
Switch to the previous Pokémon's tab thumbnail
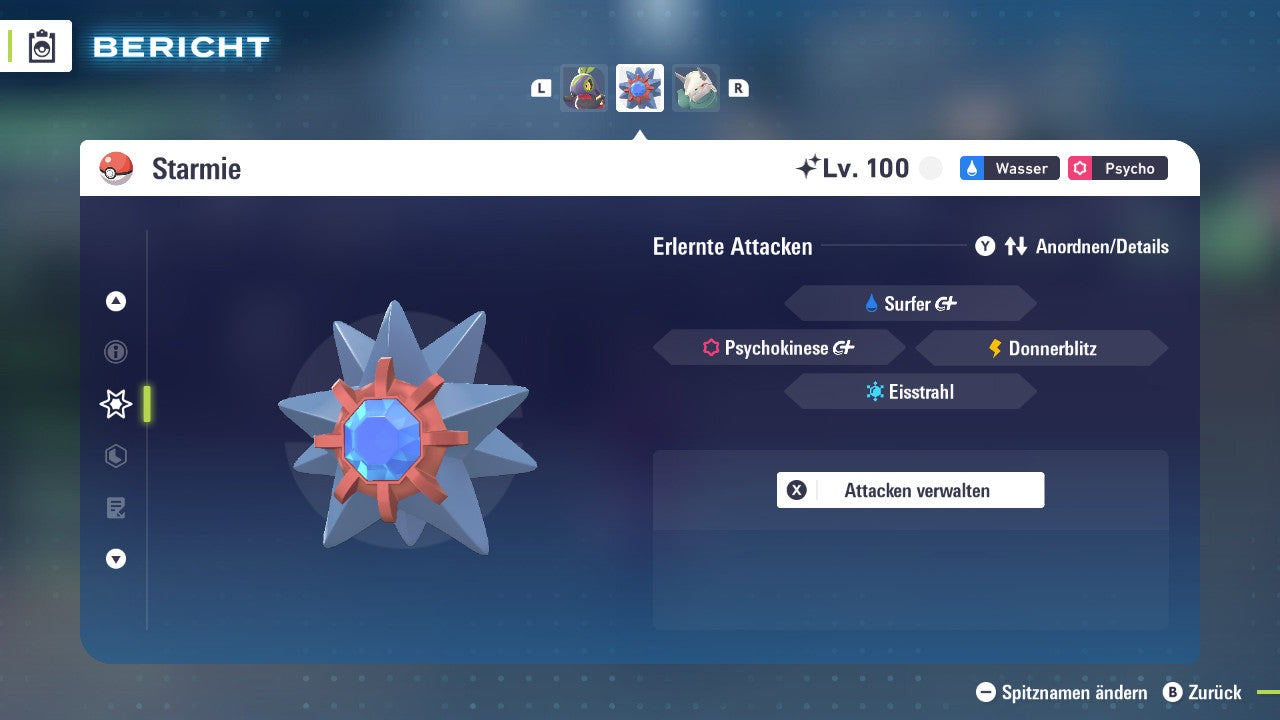pyautogui.click(x=585, y=87)
